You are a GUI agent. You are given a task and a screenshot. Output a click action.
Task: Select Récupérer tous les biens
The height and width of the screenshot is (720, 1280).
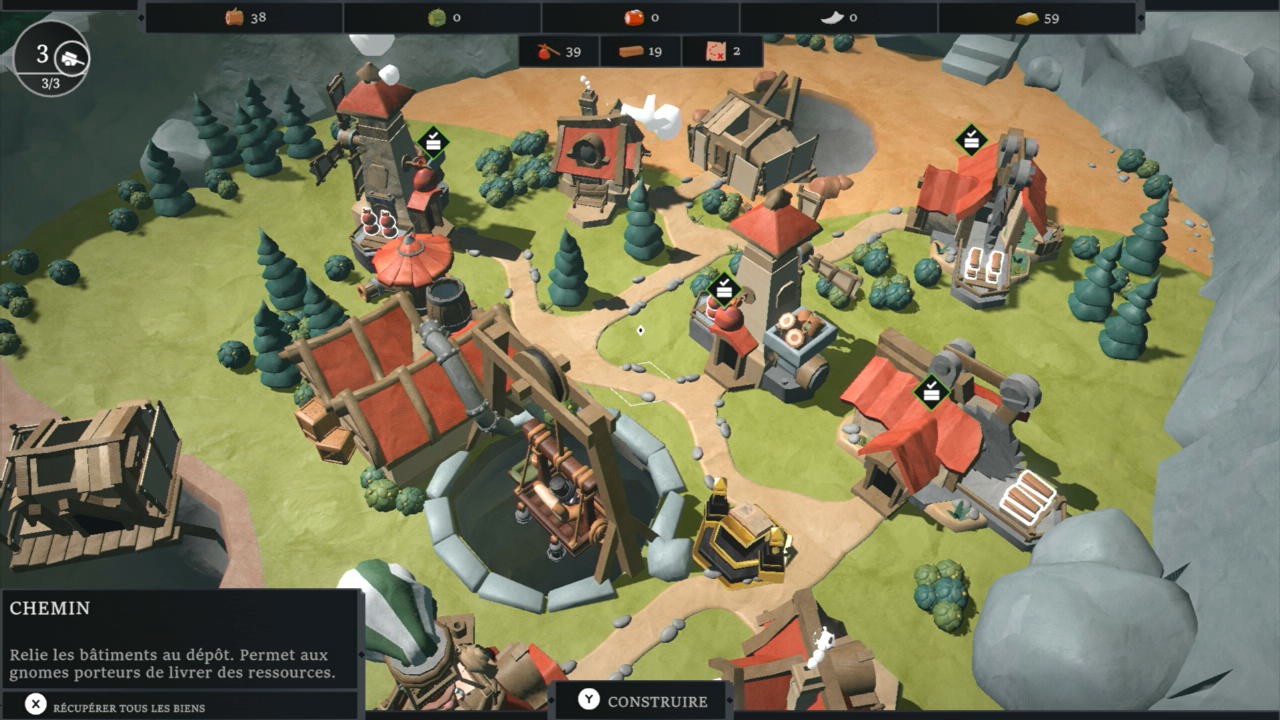116,706
